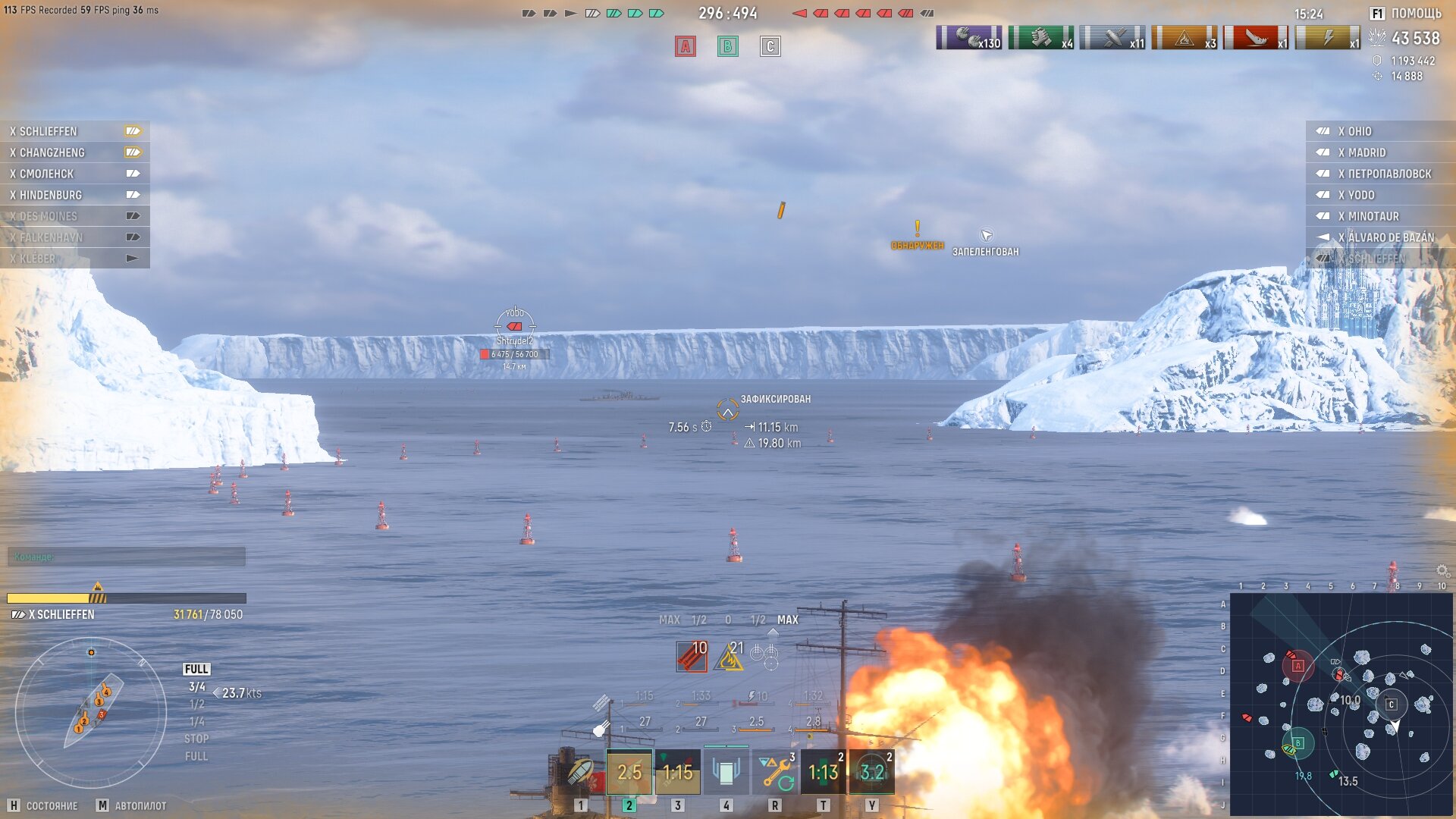This screenshot has width=1456, height=819.
Task: Click capture point A indicator at top
Action: pyautogui.click(x=686, y=47)
